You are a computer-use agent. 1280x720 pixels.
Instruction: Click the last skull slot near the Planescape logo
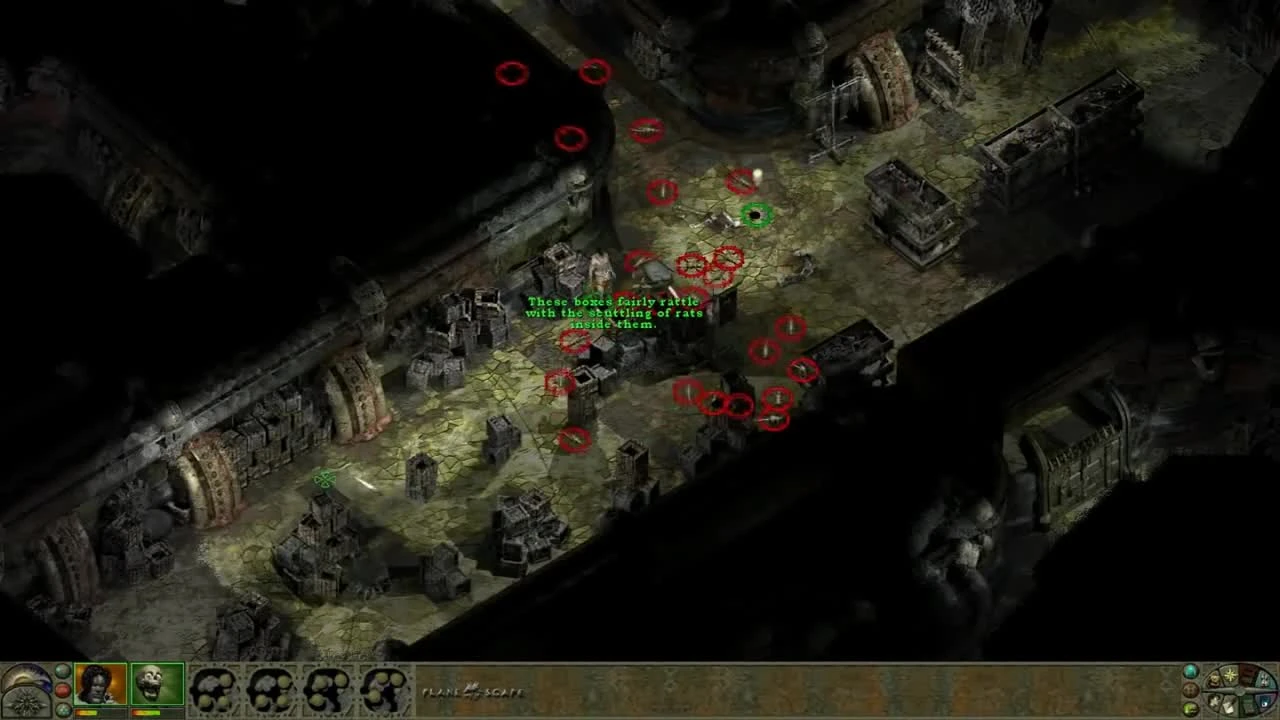[380, 688]
